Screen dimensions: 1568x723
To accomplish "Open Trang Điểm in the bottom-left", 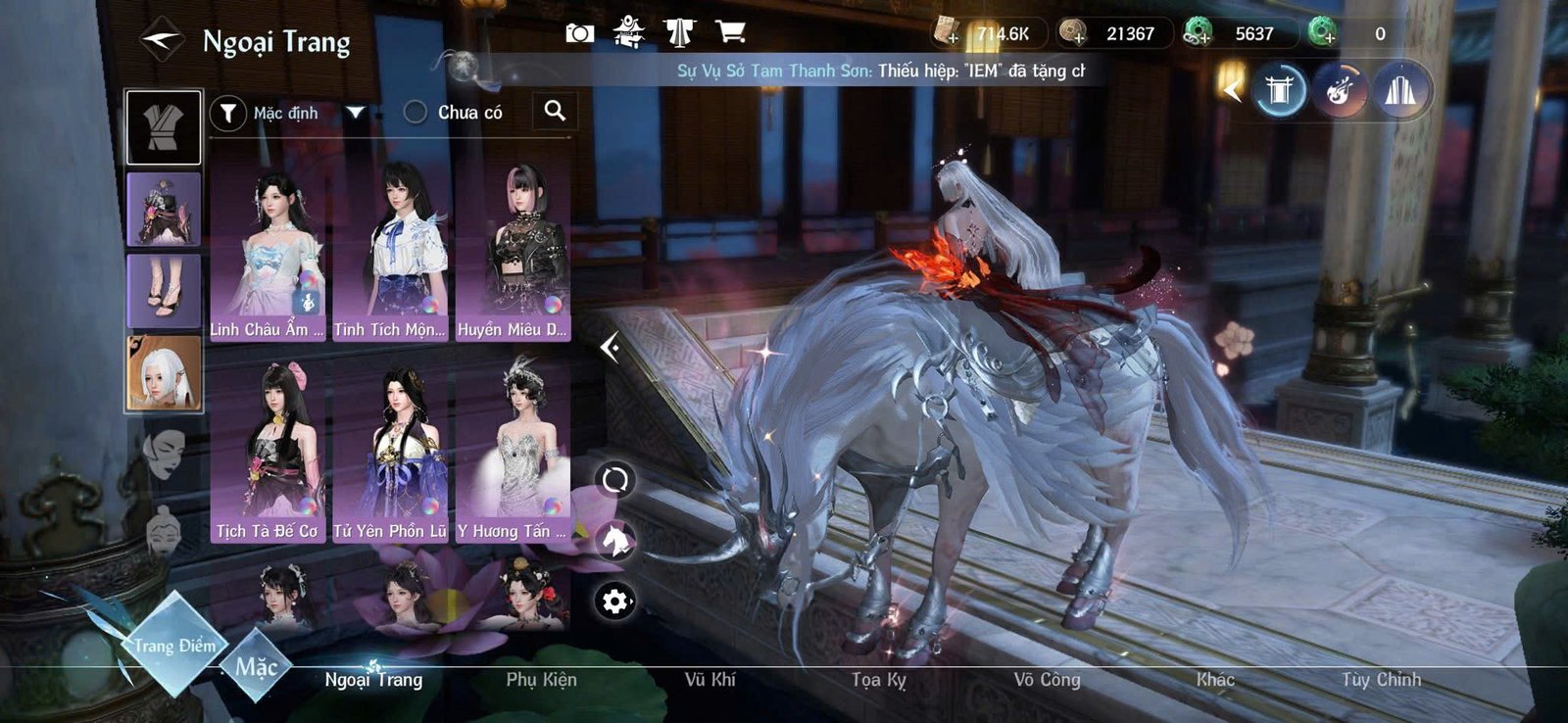I will 174,646.
